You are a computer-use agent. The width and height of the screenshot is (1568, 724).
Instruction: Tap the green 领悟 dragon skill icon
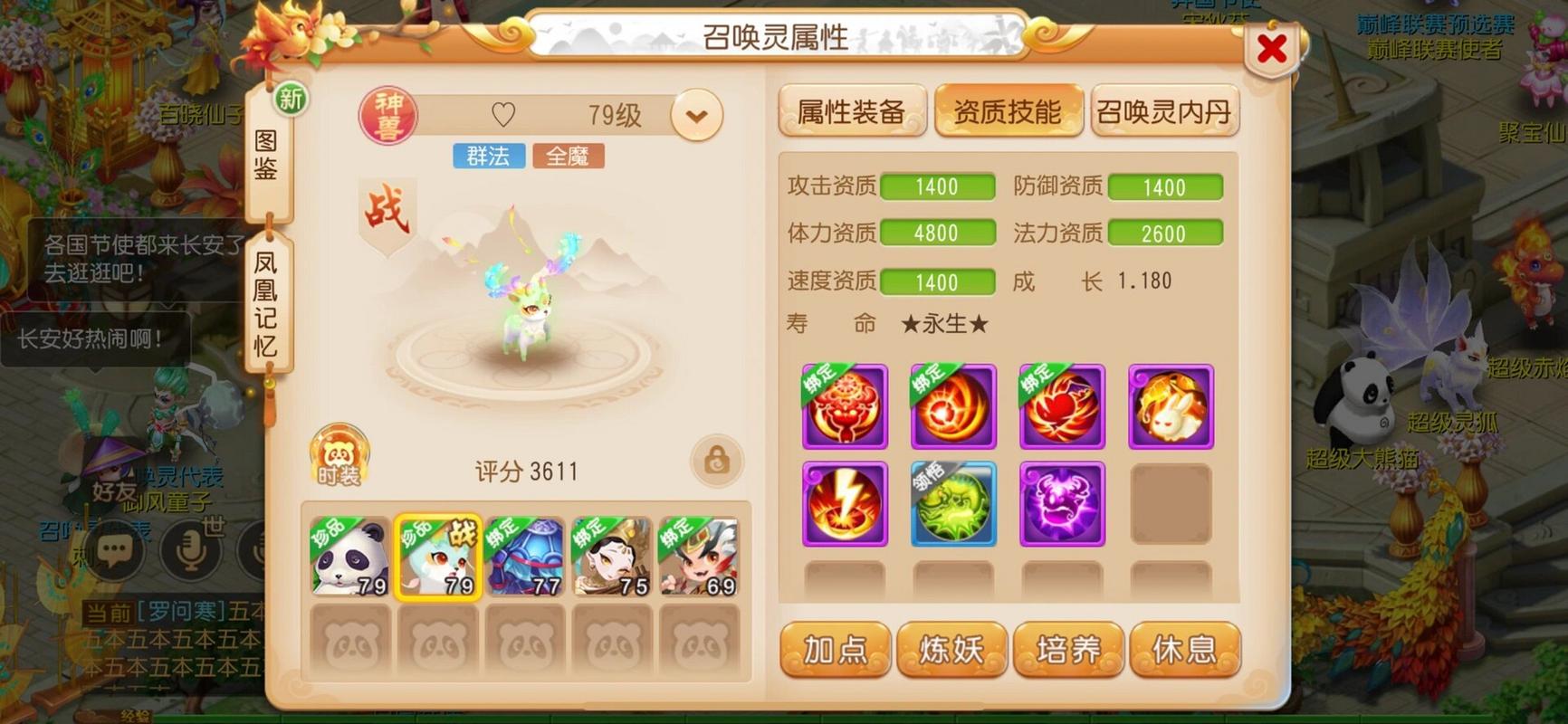pos(952,504)
